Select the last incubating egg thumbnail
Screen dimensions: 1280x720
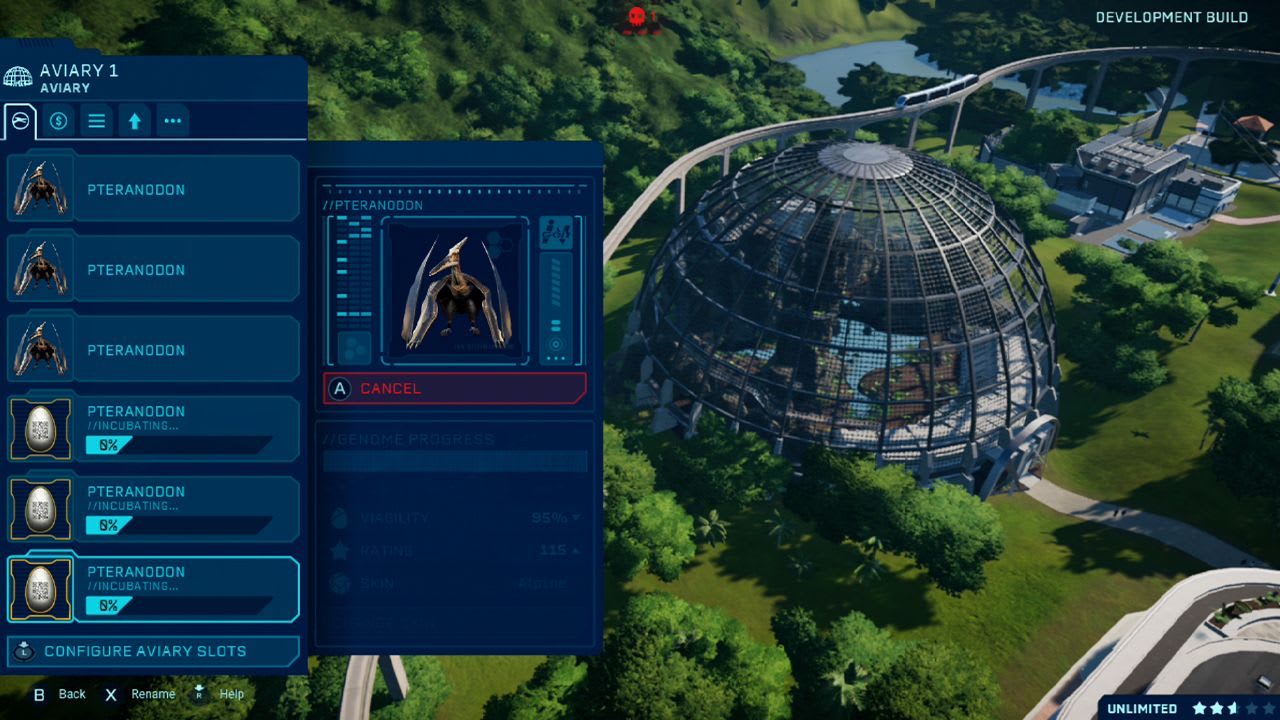pyautogui.click(x=40, y=590)
